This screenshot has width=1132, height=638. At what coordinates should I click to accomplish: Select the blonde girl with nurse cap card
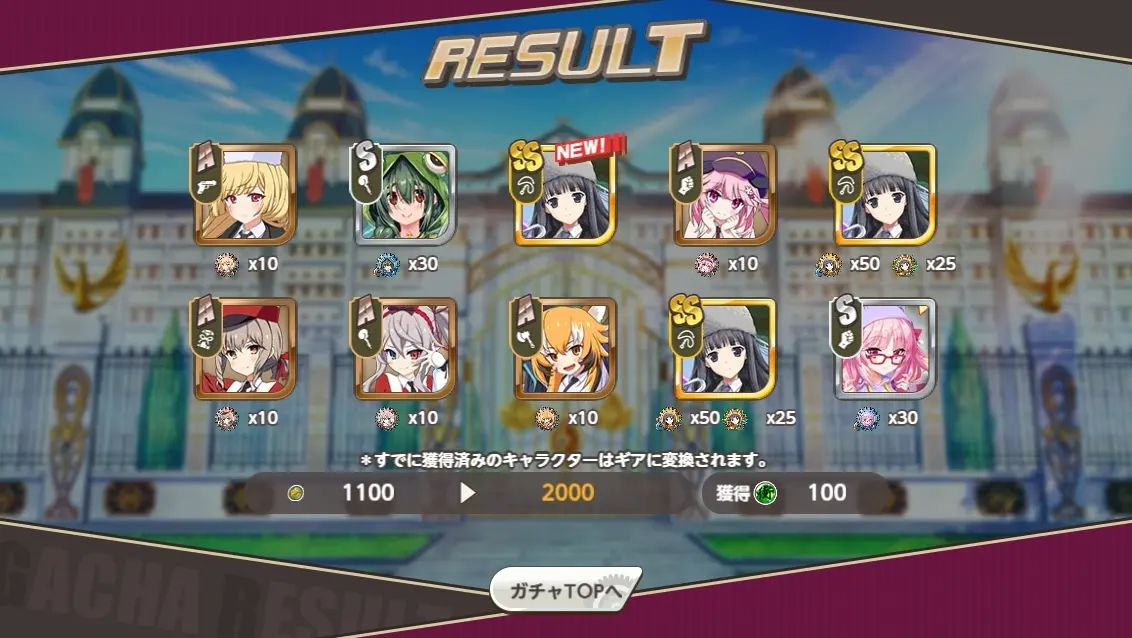[244, 196]
